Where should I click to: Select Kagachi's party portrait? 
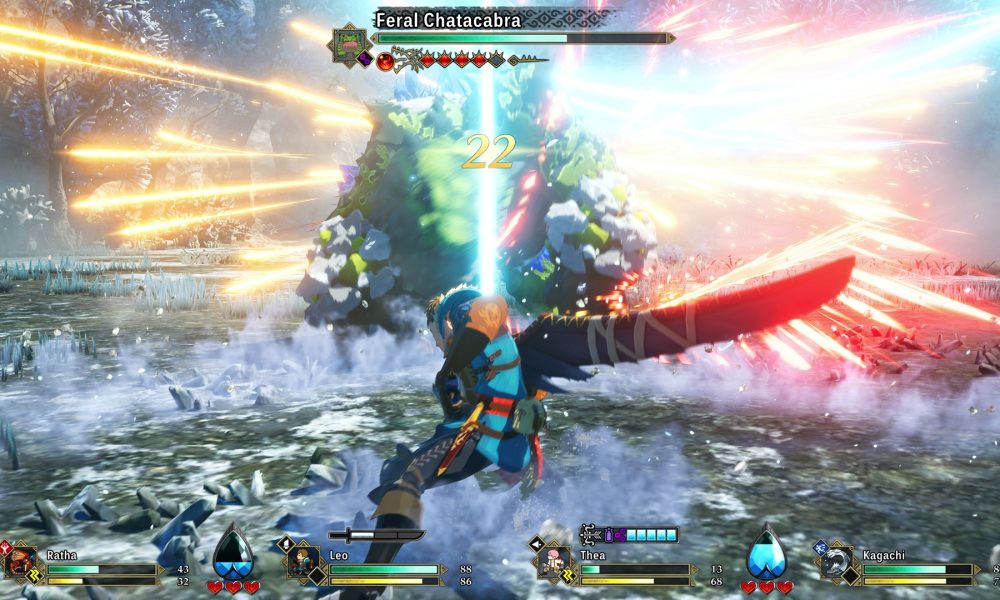[x=836, y=562]
